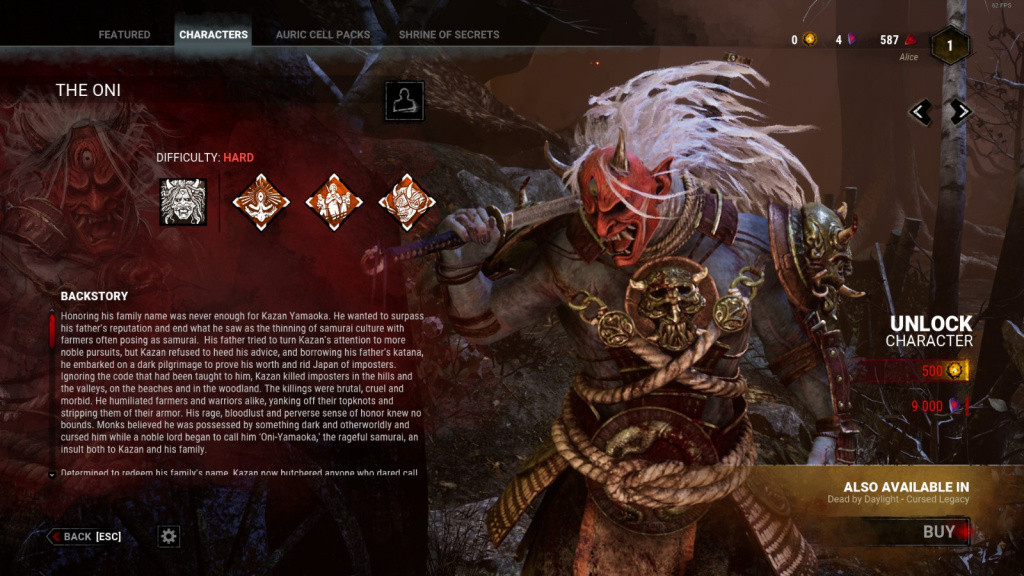Open the Auric Cell Packs tab
Image resolution: width=1024 pixels, height=576 pixels.
click(x=323, y=35)
